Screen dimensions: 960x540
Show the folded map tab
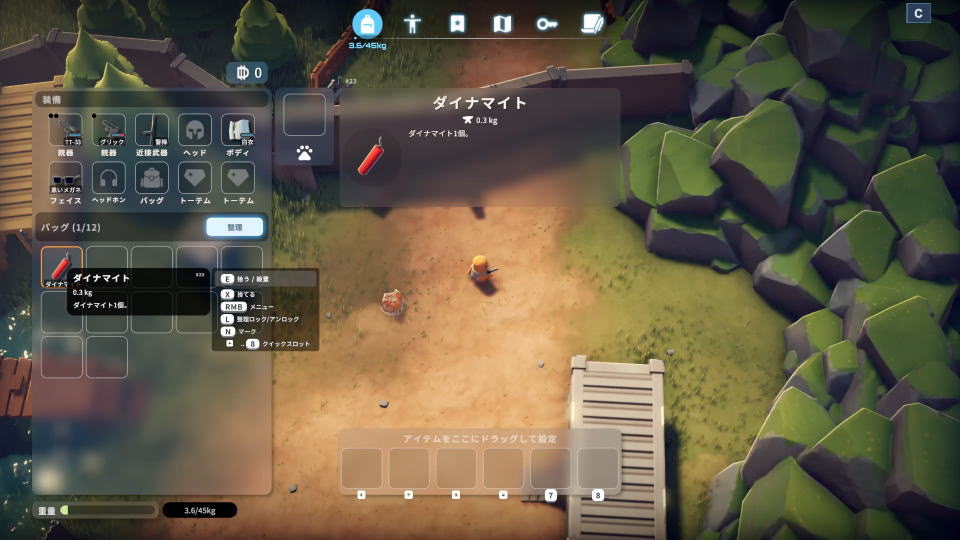coord(502,24)
